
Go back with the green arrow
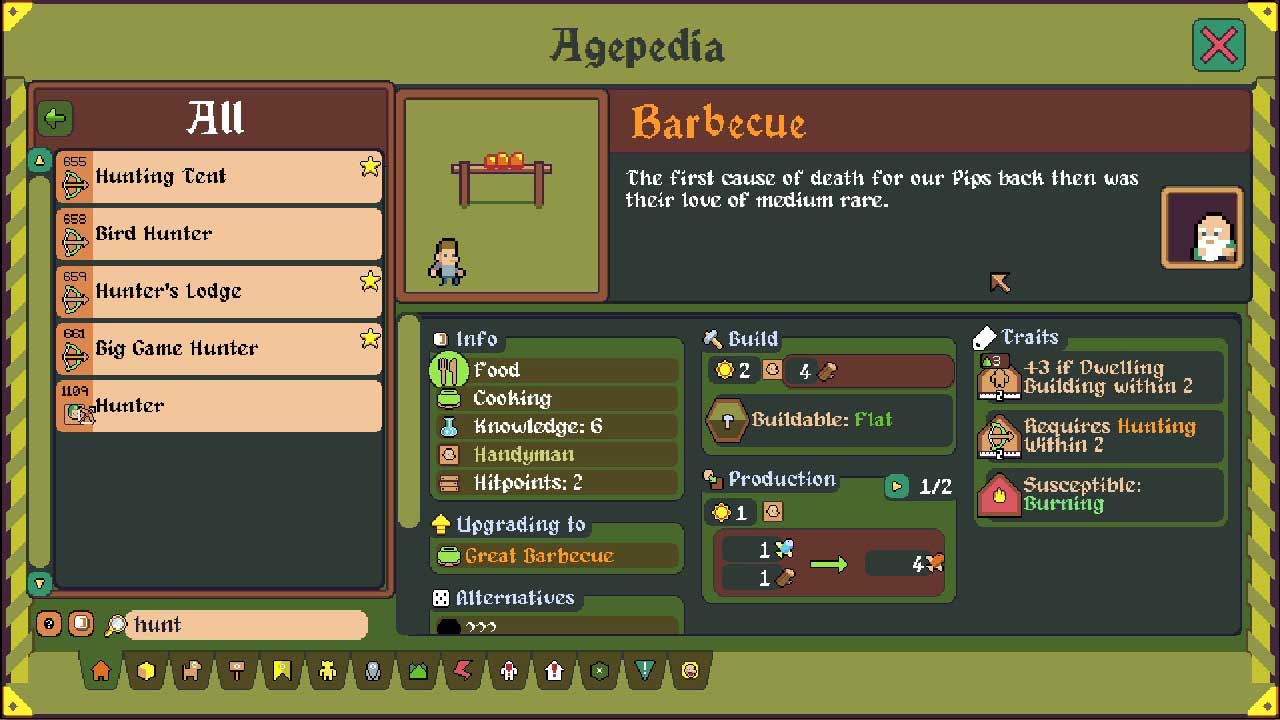click(55, 118)
